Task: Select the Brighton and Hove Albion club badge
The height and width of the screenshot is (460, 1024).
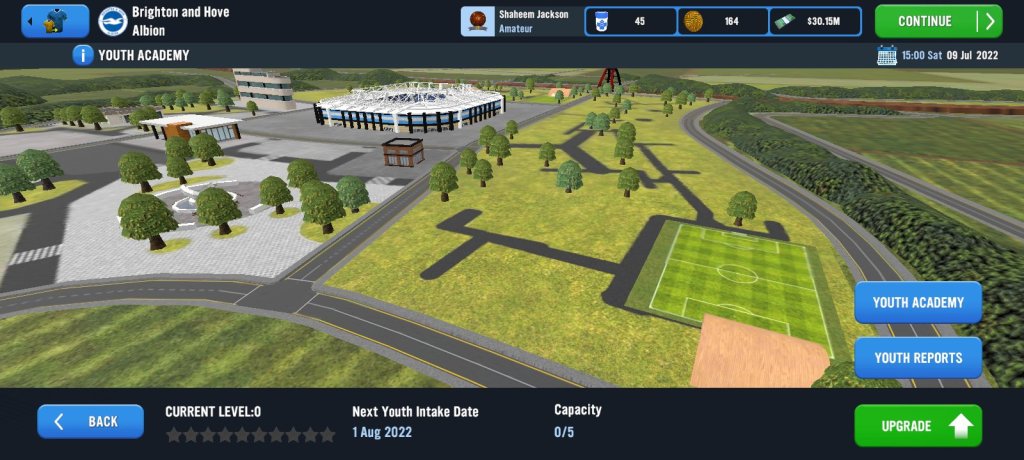Action: click(112, 21)
